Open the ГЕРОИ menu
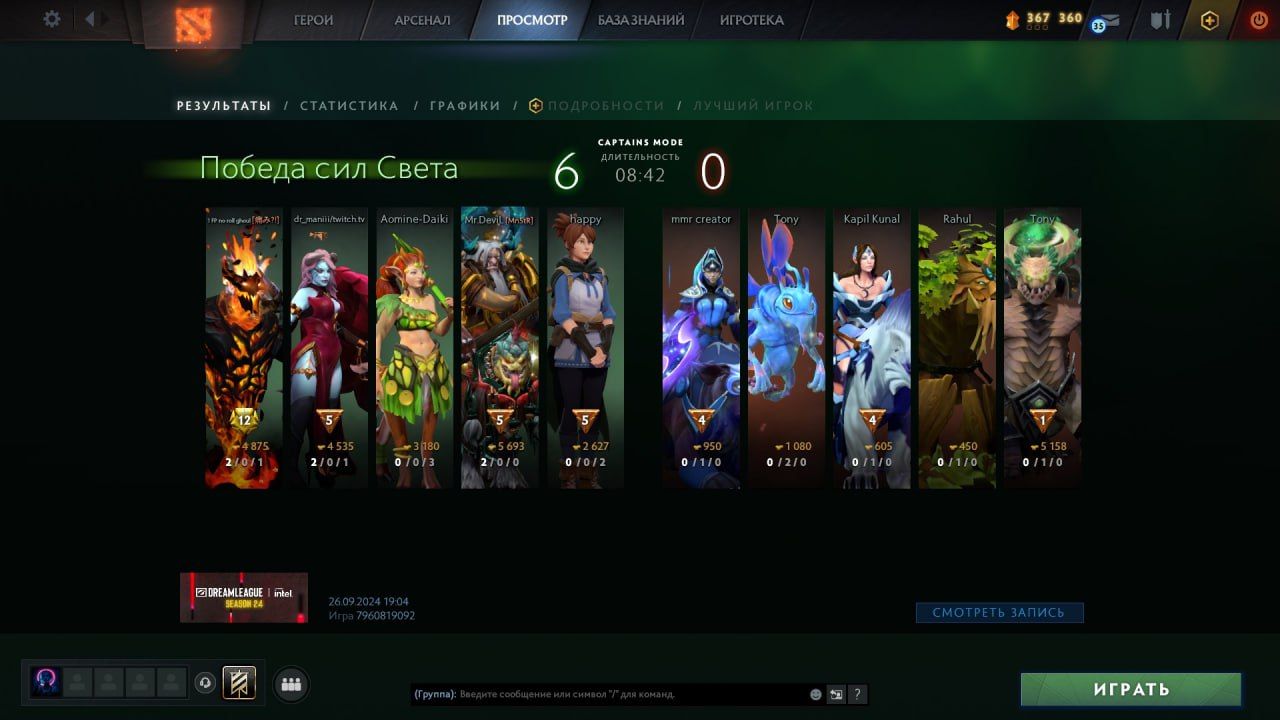The width and height of the screenshot is (1280, 720). tap(313, 20)
